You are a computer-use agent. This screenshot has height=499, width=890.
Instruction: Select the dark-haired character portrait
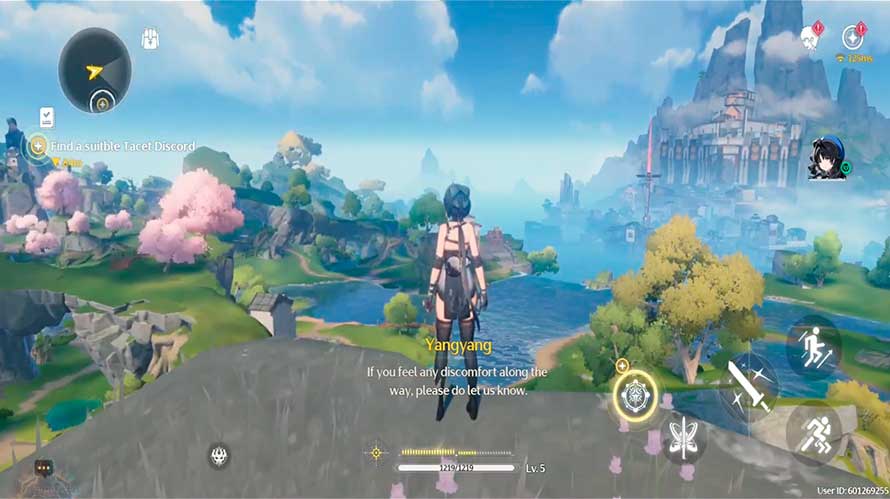coord(827,159)
